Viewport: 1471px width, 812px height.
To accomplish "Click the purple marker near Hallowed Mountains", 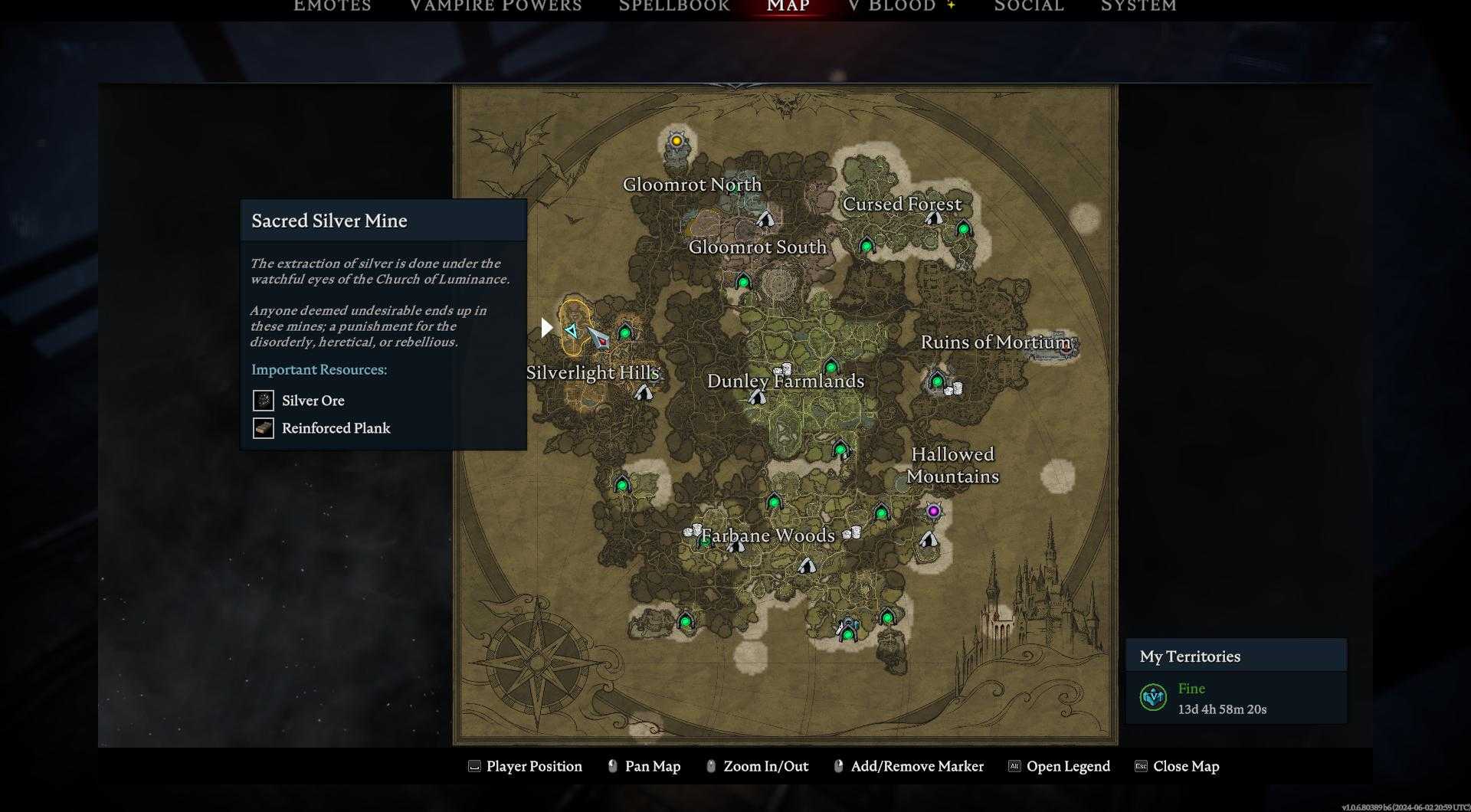I will (x=933, y=512).
